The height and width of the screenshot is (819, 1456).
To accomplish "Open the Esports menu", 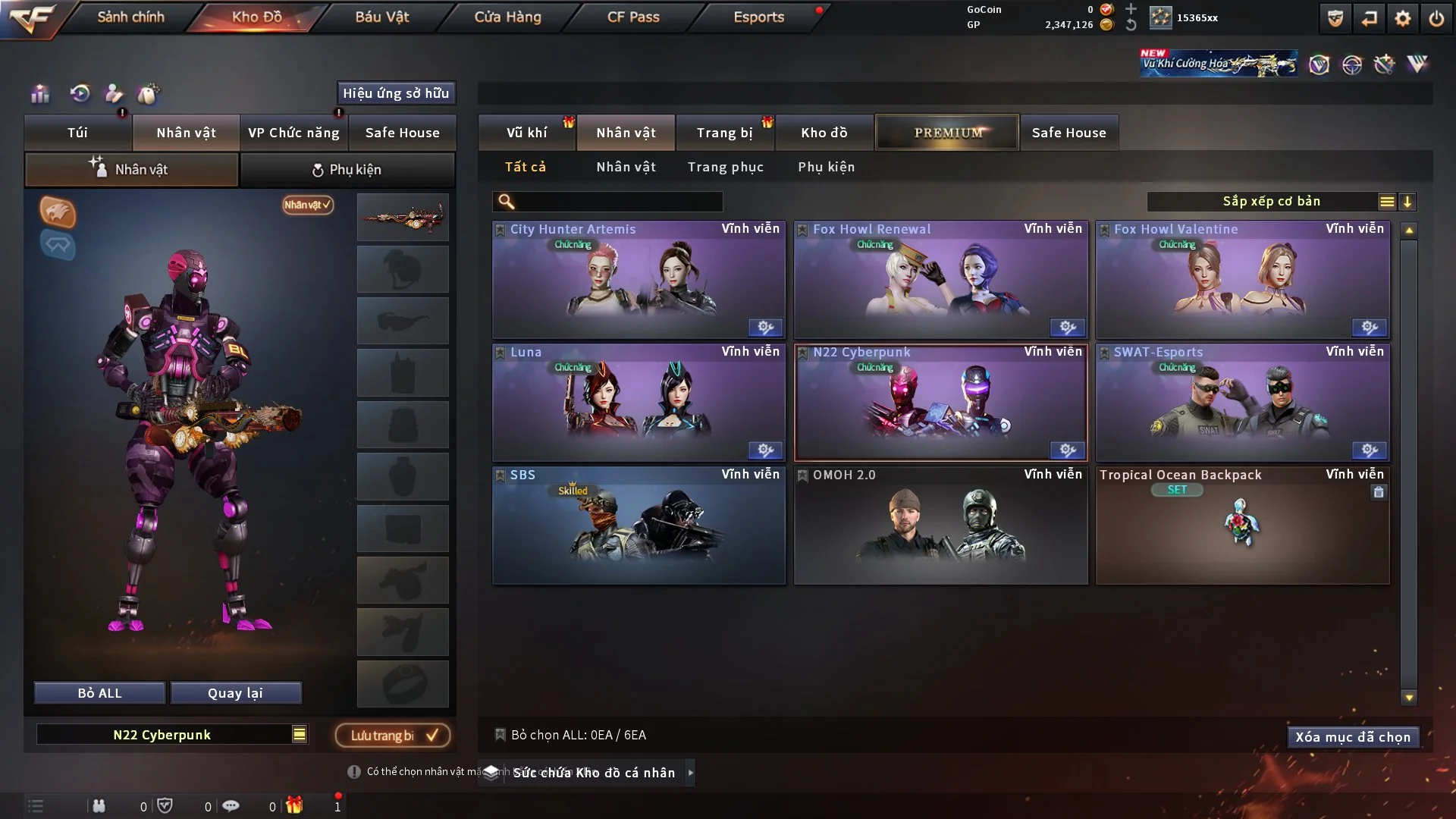I will click(758, 17).
